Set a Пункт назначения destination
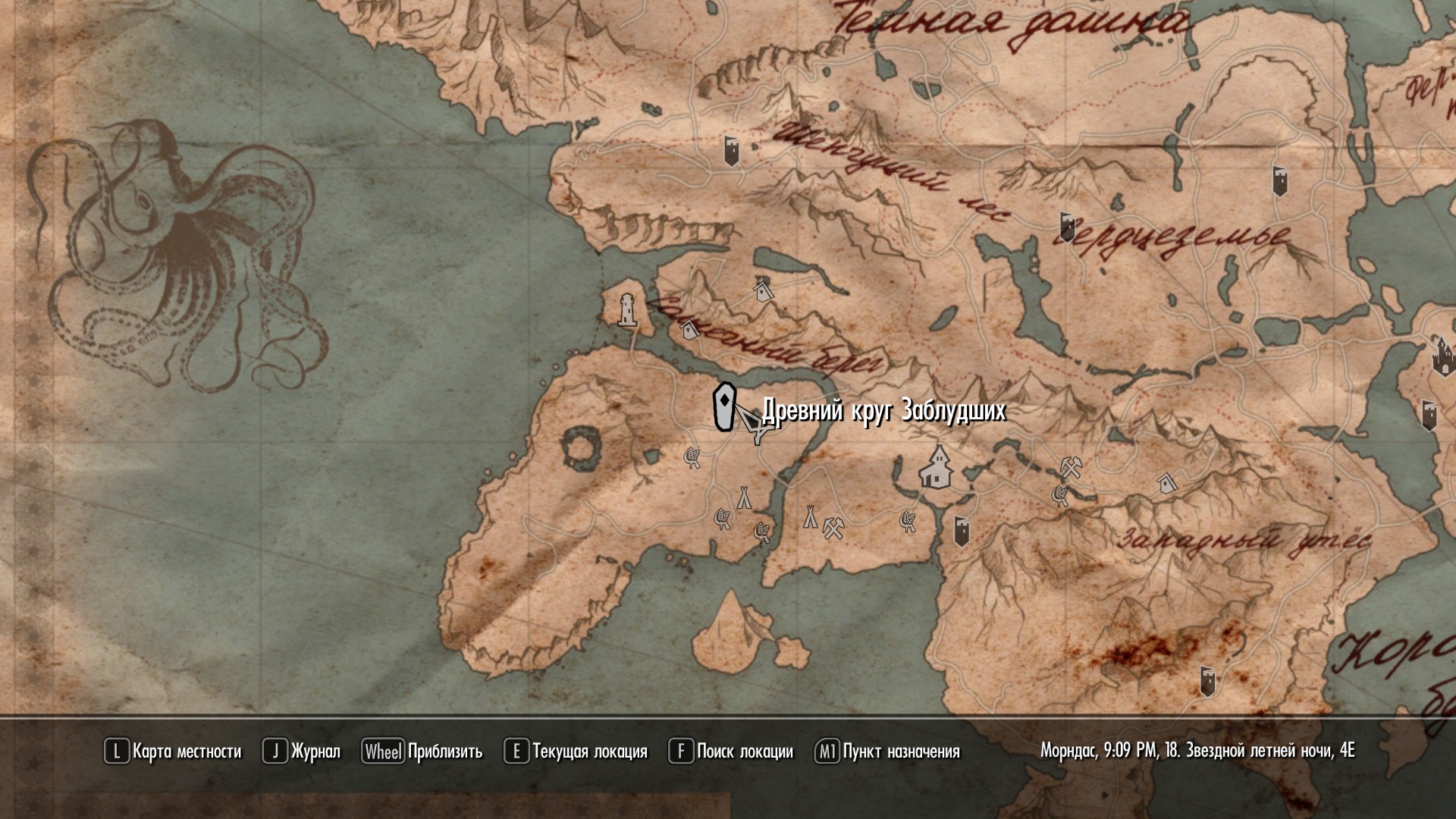The image size is (1456, 819). click(887, 752)
